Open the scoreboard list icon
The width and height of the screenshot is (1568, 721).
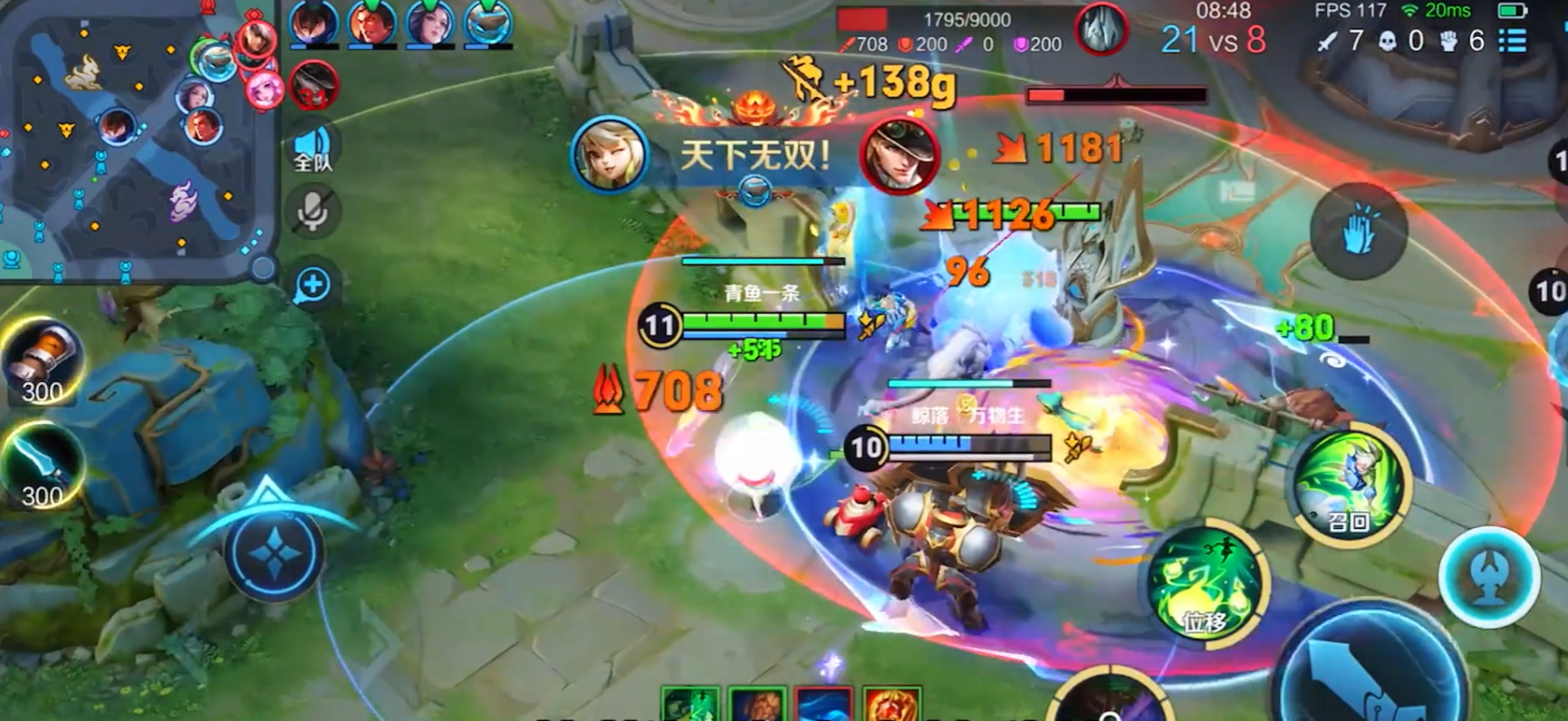[x=1512, y=41]
